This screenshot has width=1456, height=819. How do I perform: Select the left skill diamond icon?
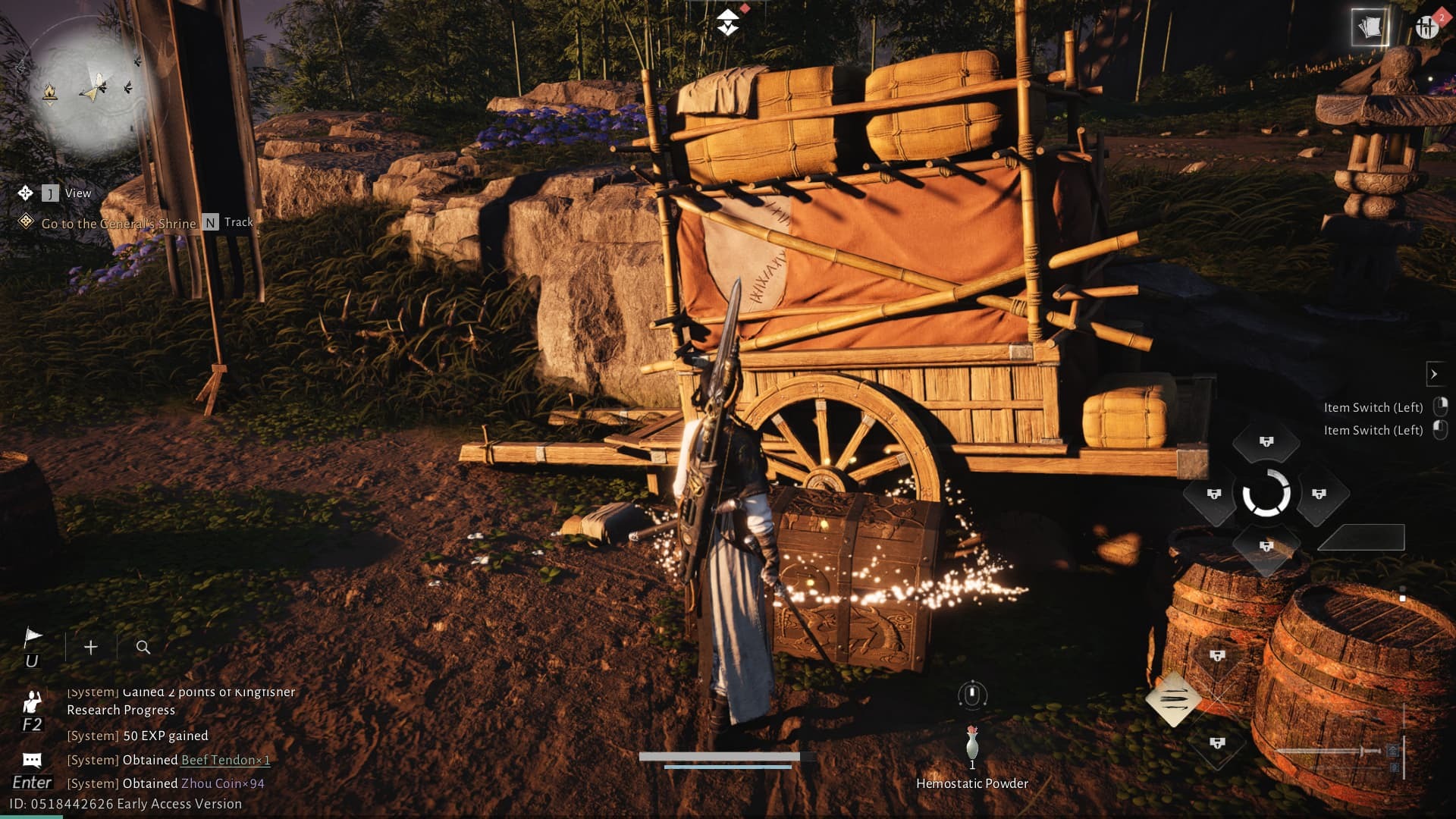1214,494
